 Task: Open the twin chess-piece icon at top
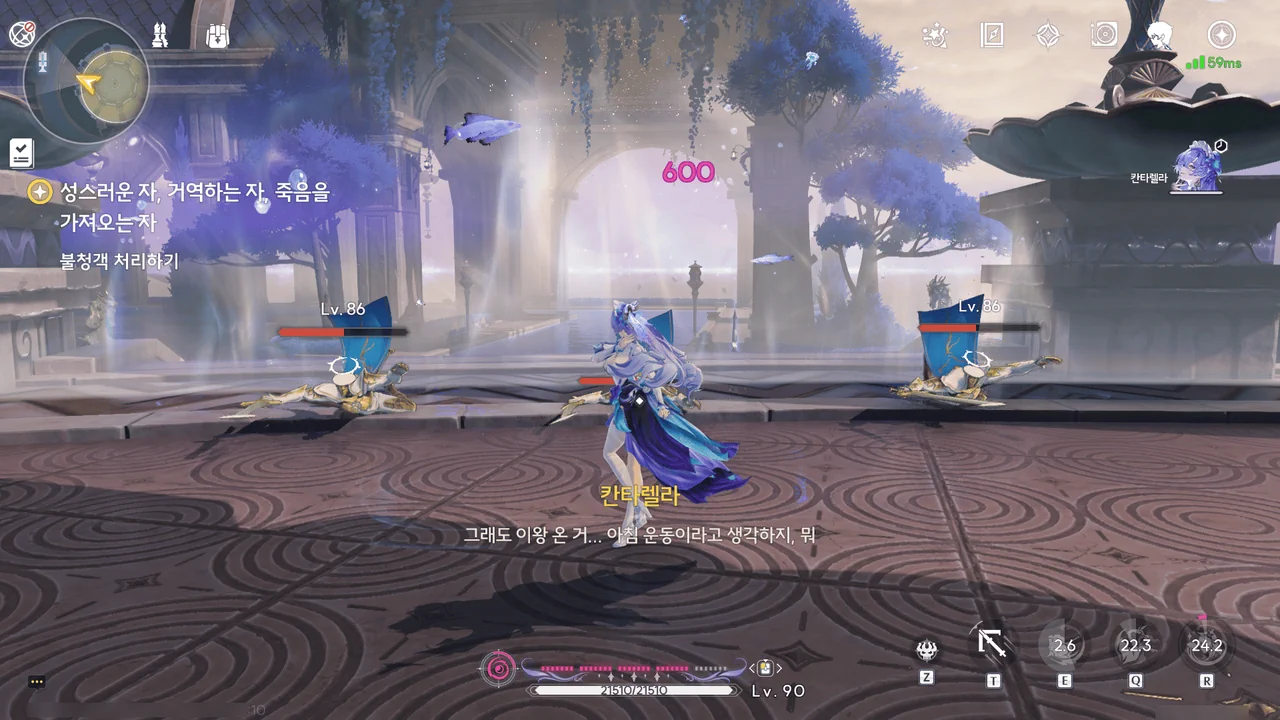[x=160, y=35]
